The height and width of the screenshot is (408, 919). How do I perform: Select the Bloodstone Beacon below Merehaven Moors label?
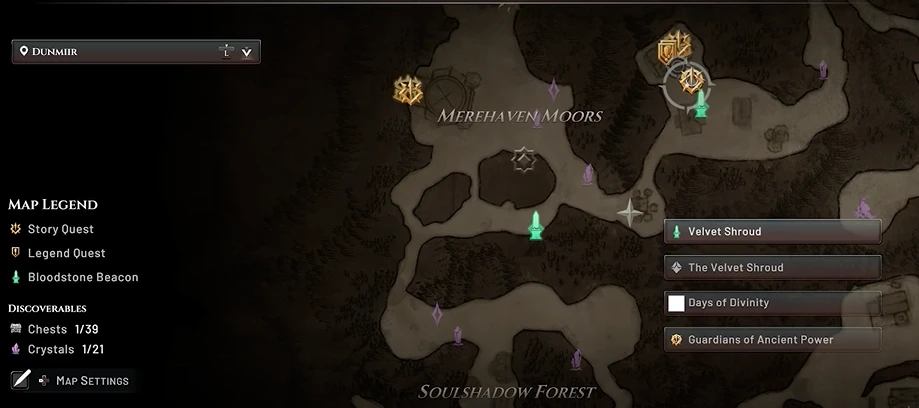pos(537,225)
